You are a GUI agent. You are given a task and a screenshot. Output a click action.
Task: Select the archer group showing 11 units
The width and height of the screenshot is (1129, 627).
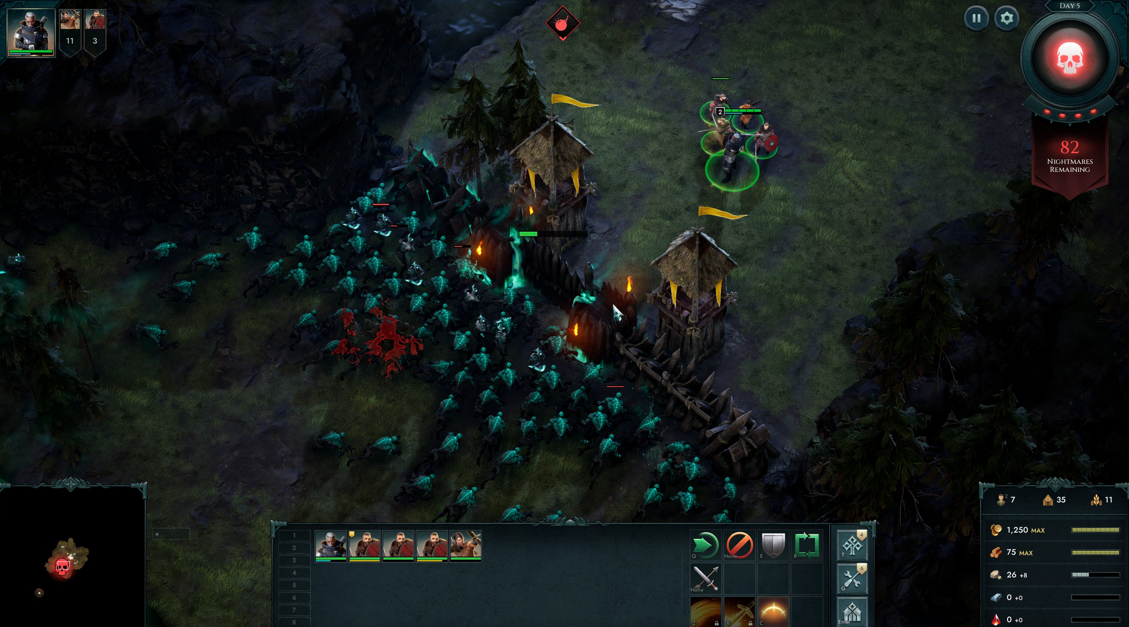coord(70,30)
